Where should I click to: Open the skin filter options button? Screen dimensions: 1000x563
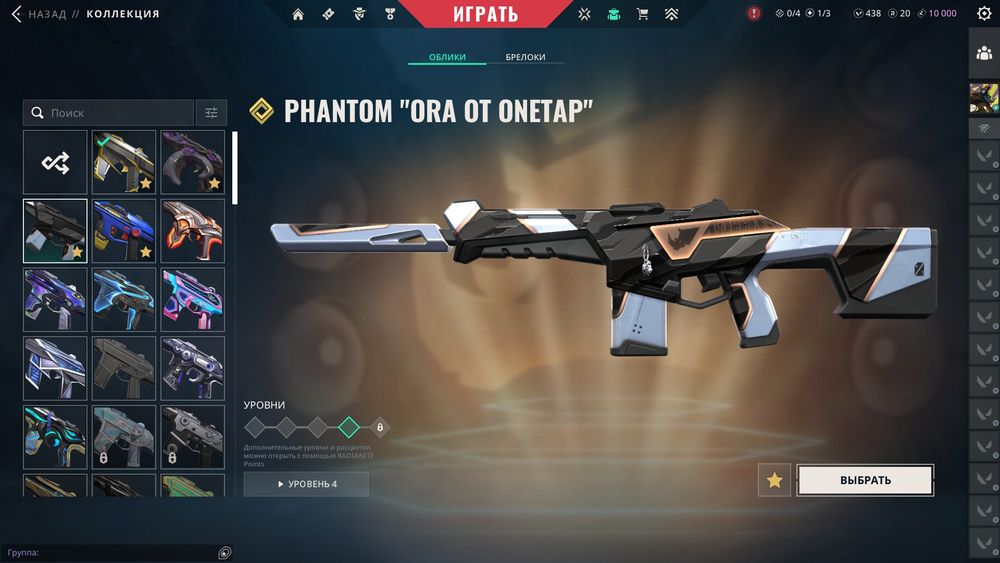[211, 113]
